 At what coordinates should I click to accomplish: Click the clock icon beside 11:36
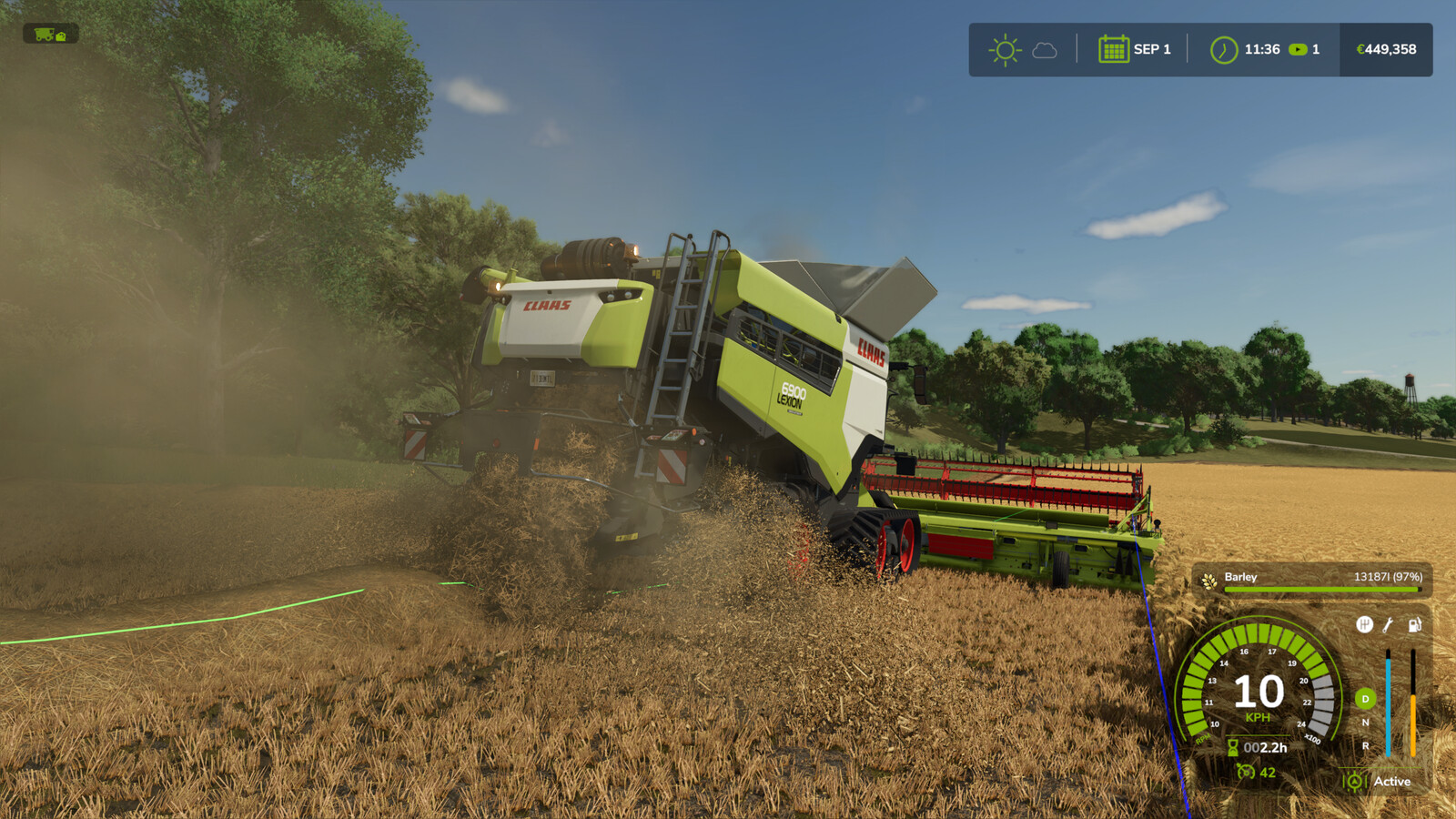pos(1224,48)
